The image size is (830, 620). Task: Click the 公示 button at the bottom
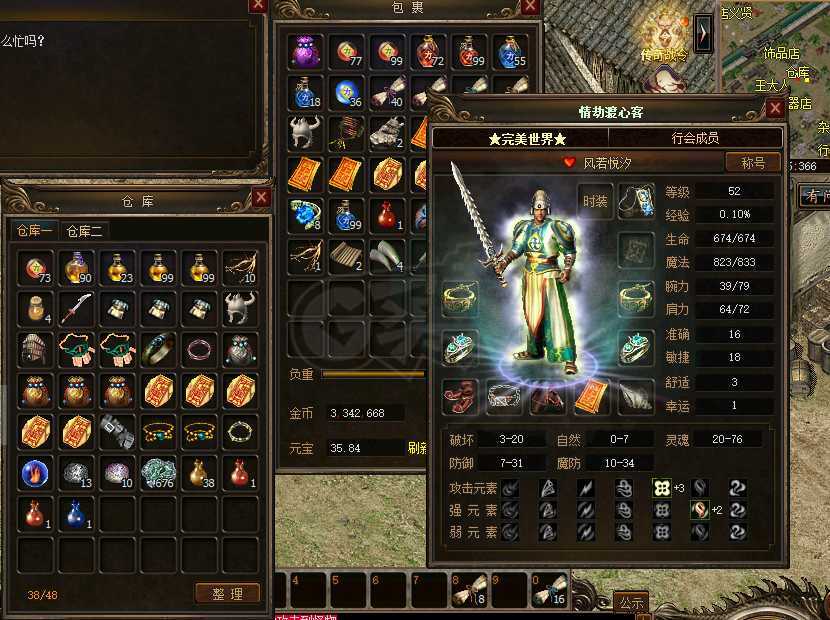click(630, 602)
